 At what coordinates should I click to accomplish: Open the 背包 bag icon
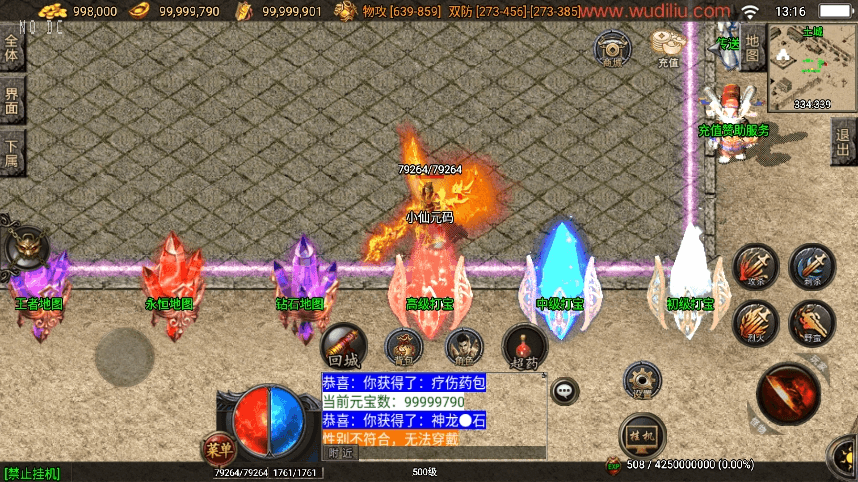click(404, 347)
